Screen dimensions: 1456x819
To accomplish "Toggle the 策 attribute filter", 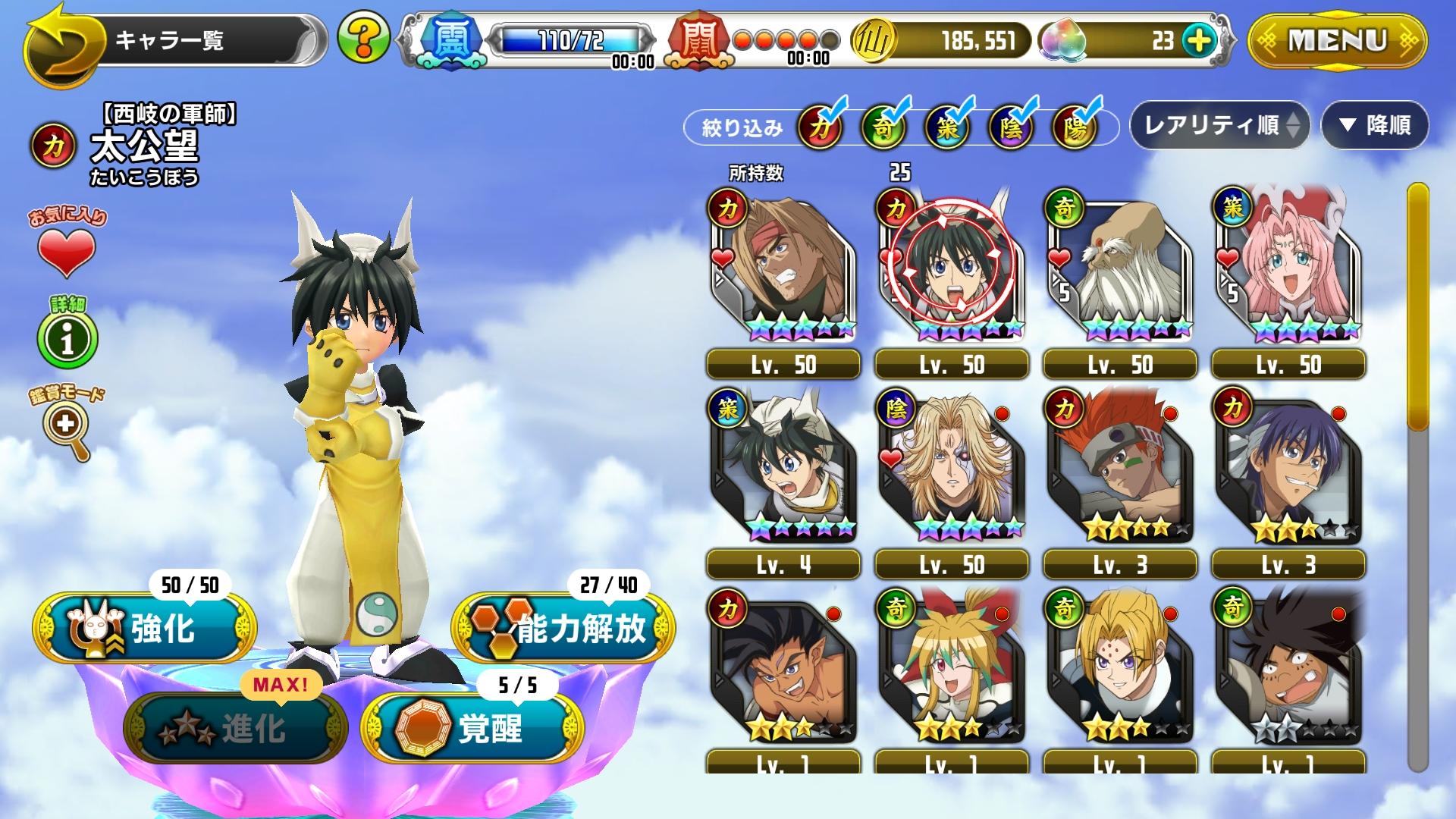I will click(947, 127).
